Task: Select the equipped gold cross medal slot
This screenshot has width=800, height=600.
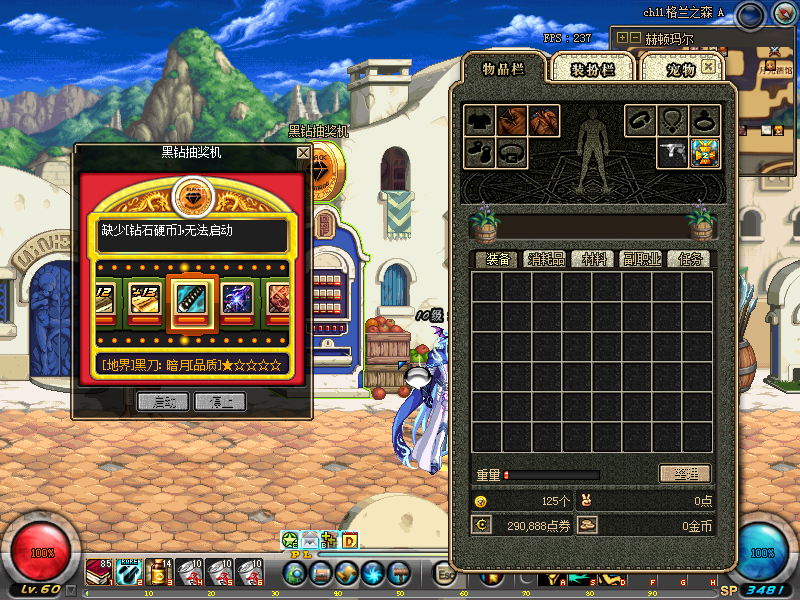Action: click(706, 153)
